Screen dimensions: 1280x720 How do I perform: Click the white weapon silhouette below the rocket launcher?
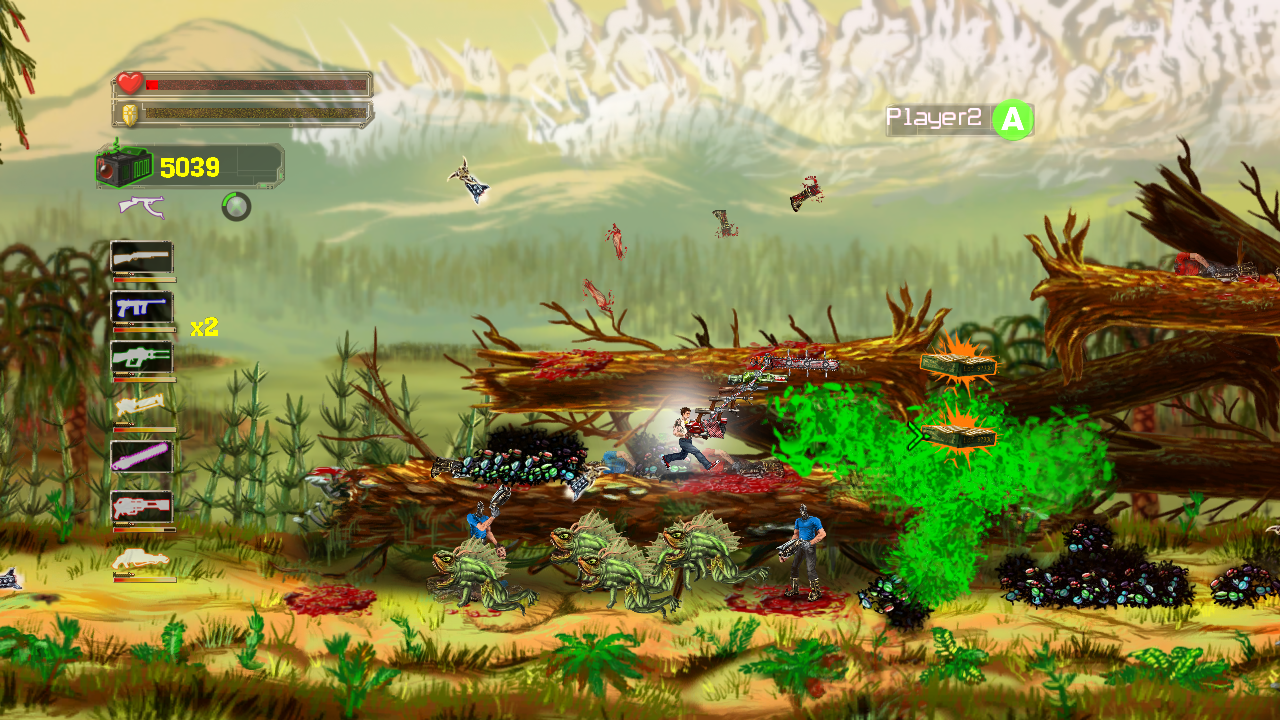click(139, 558)
